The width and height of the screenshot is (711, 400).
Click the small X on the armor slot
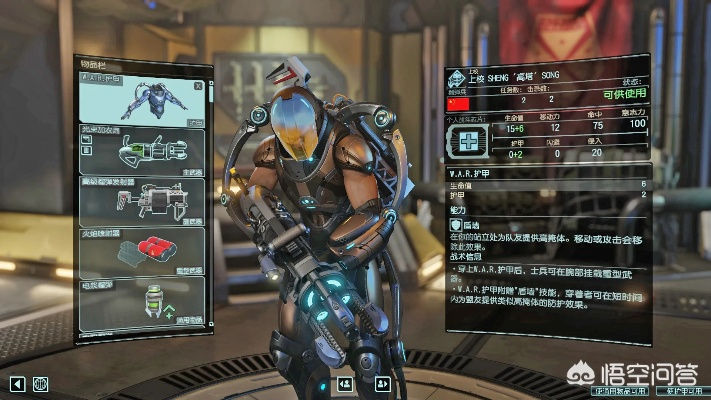pyautogui.click(x=198, y=86)
